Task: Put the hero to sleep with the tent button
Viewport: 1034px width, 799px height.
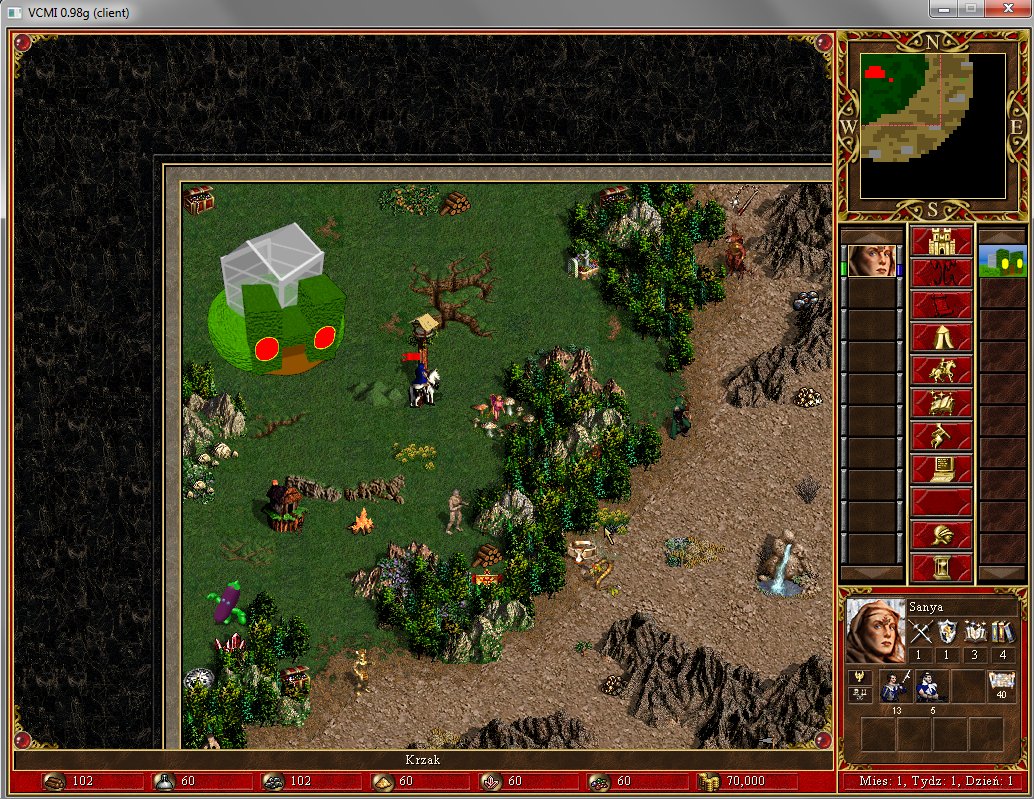Action: (x=941, y=339)
